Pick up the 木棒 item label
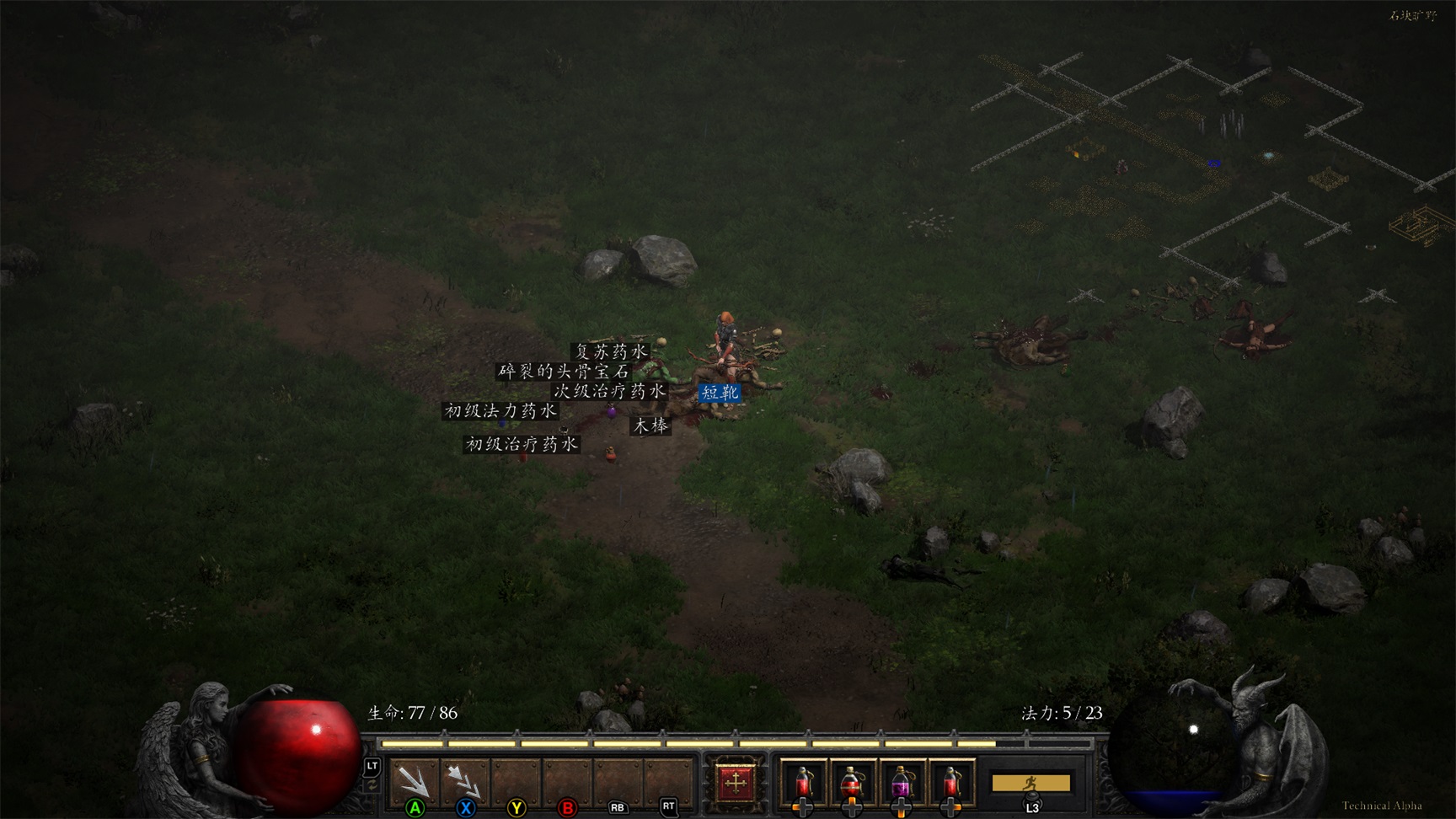 pyautogui.click(x=650, y=426)
